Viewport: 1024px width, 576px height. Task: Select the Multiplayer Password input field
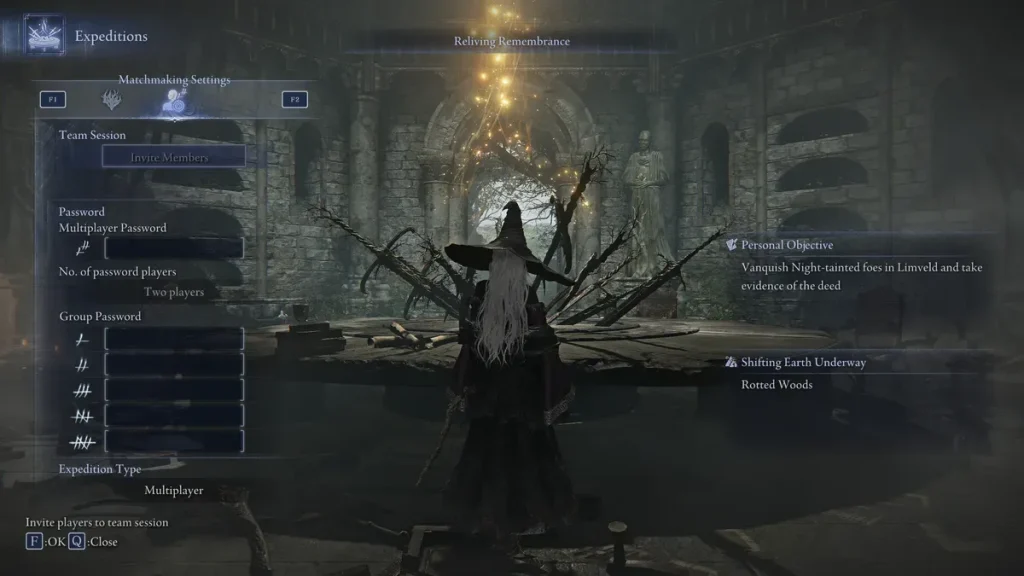click(174, 248)
